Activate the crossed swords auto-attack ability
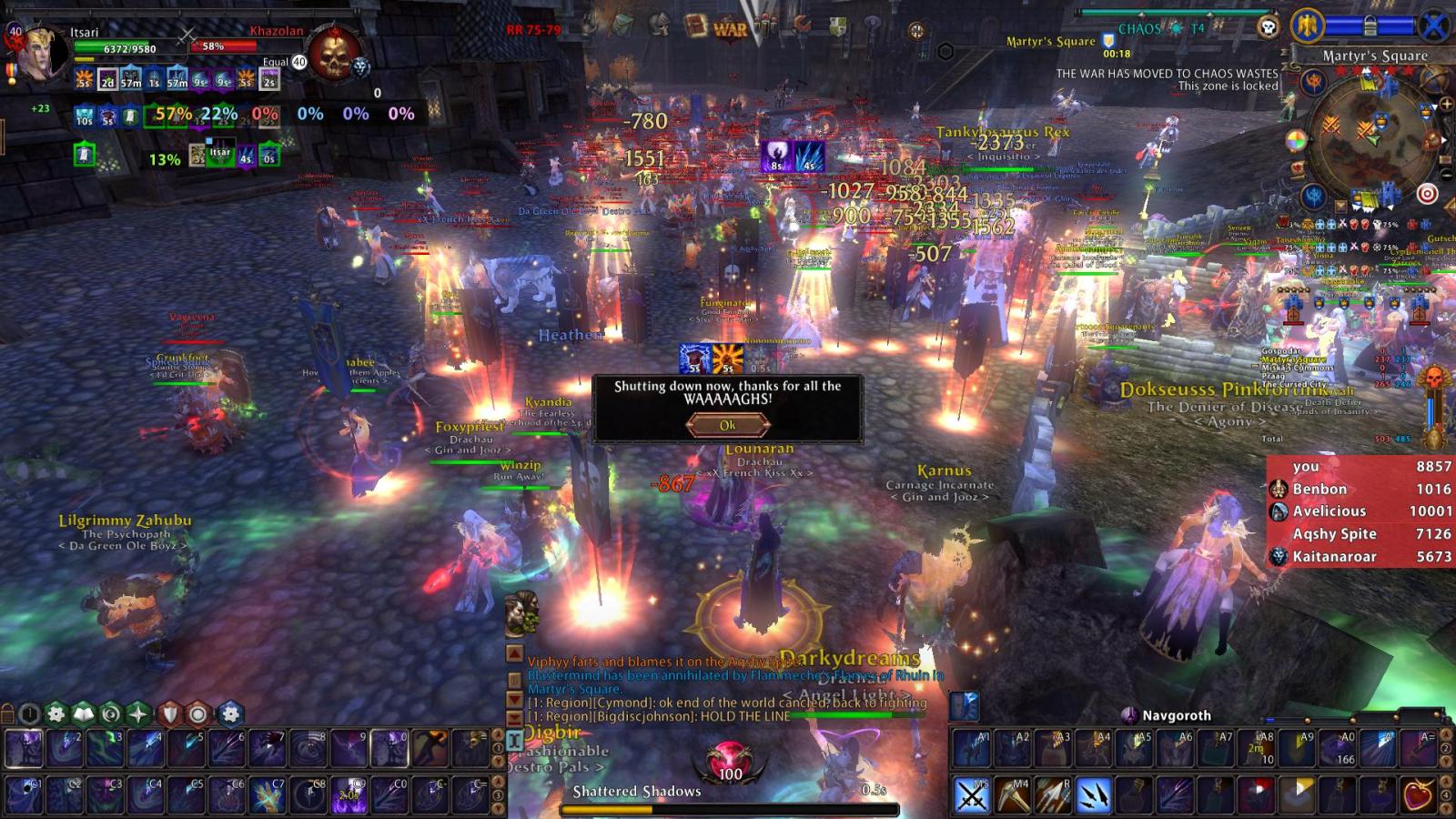 [972, 795]
